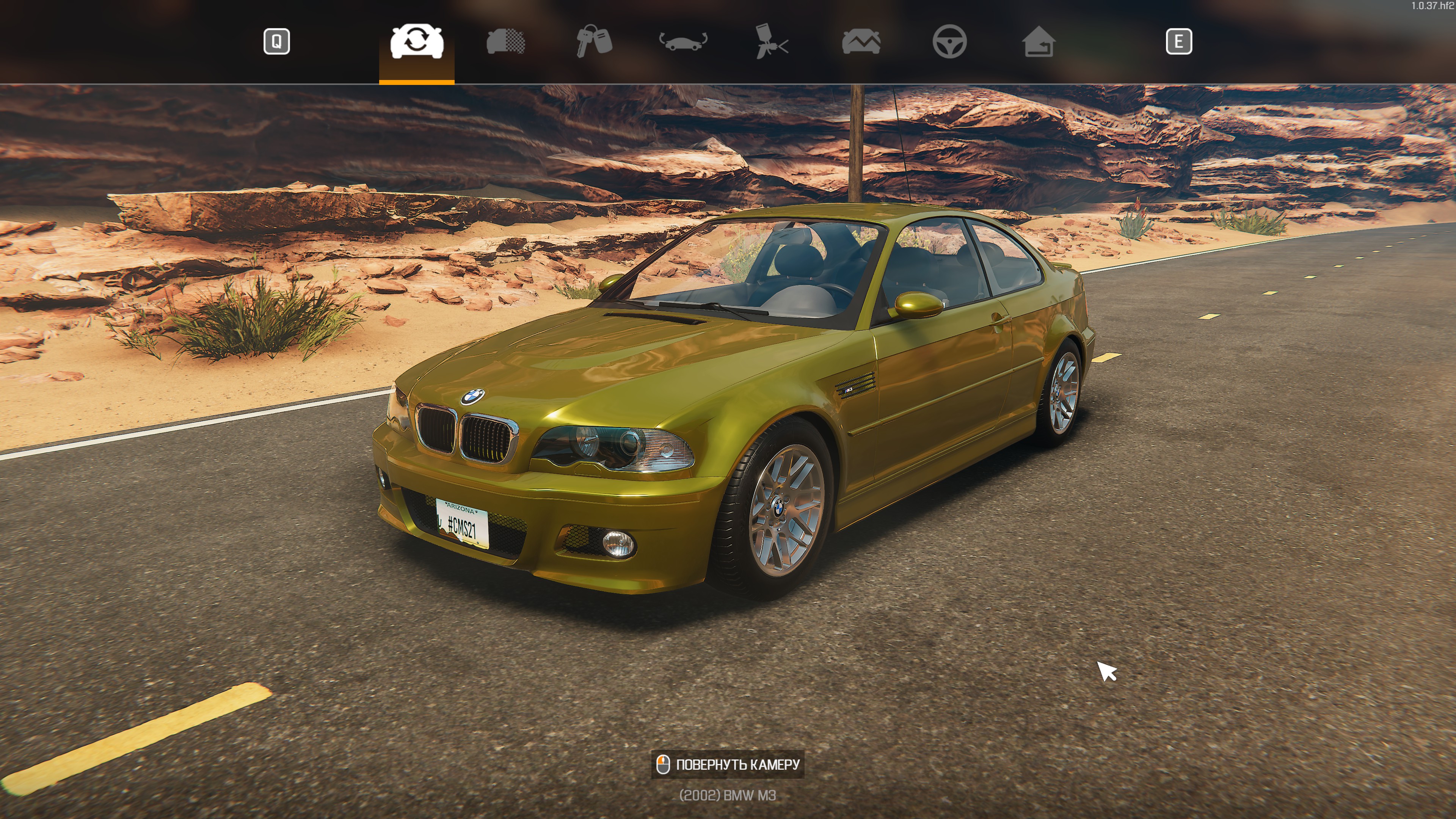Image resolution: width=1456 pixels, height=819 pixels.
Task: Open the rotating car view tab
Action: 683,42
